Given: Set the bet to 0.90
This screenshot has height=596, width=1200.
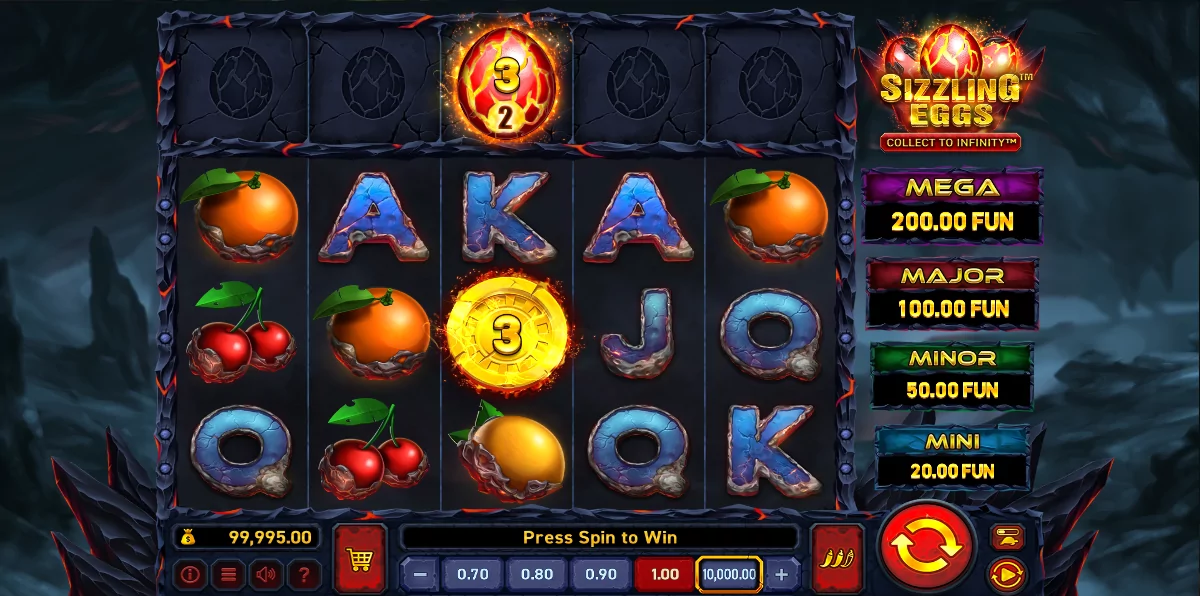Looking at the screenshot, I should [x=601, y=575].
